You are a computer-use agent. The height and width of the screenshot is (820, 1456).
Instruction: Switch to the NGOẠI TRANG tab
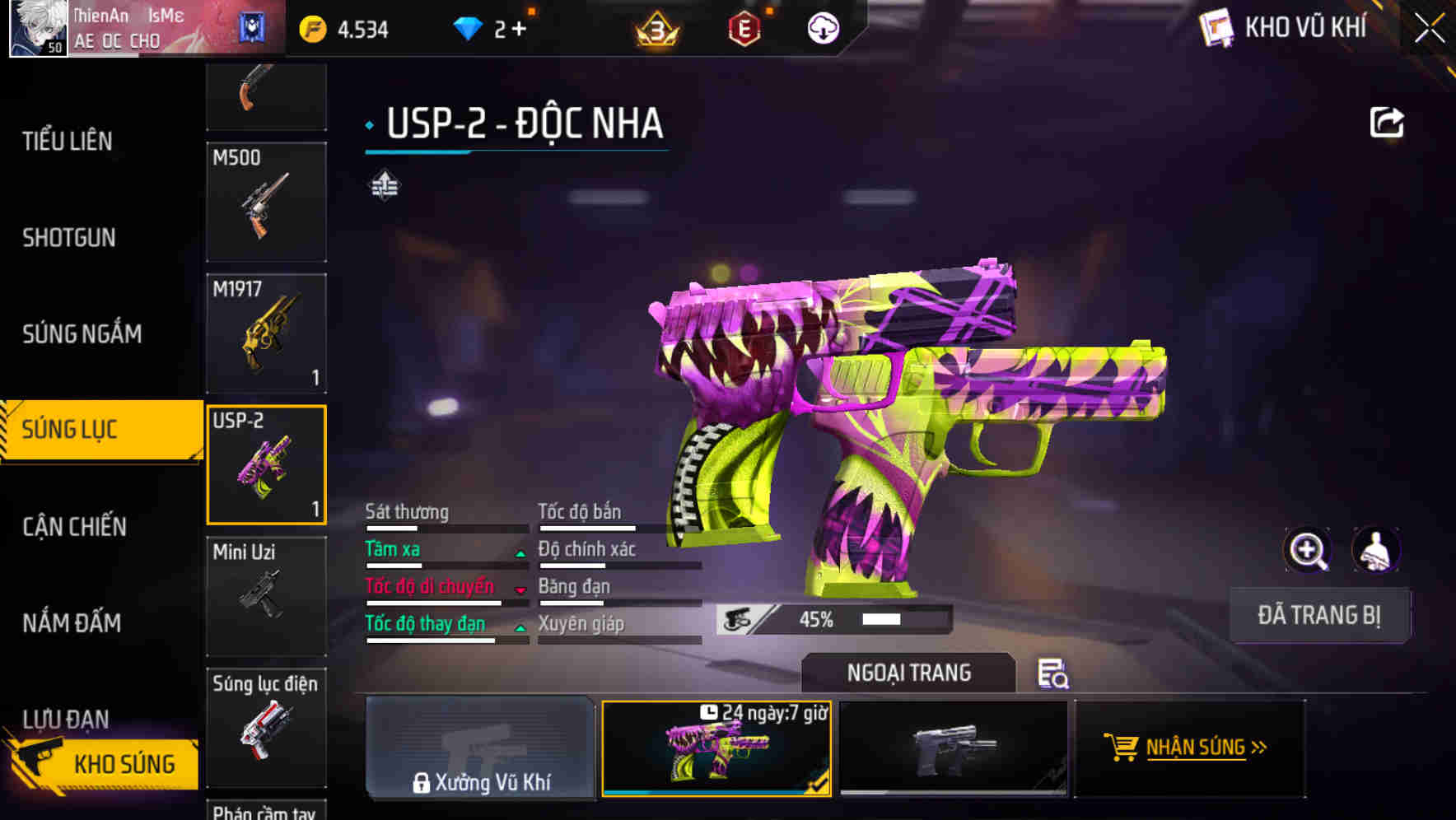[908, 673]
